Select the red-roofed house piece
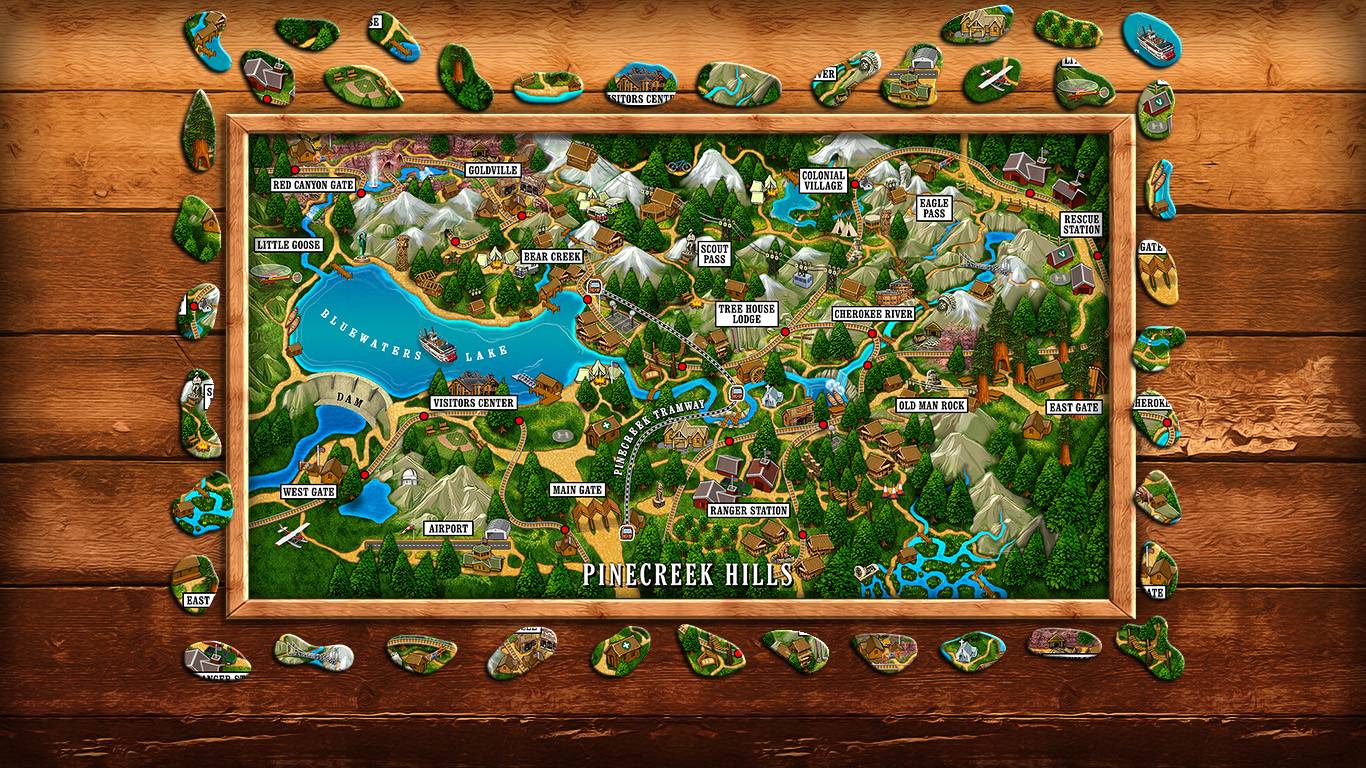 click(267, 77)
